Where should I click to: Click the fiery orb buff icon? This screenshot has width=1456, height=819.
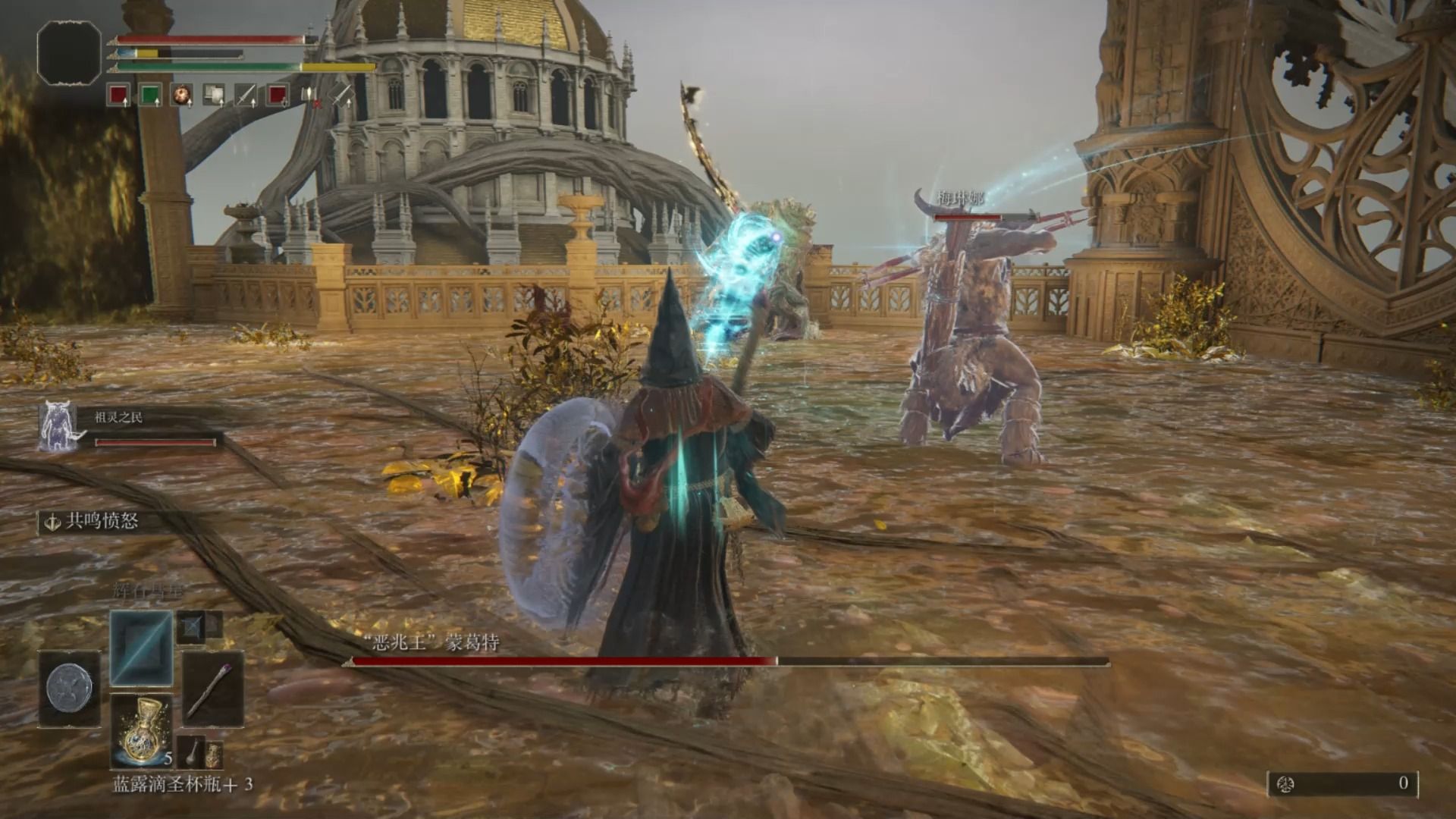click(182, 95)
